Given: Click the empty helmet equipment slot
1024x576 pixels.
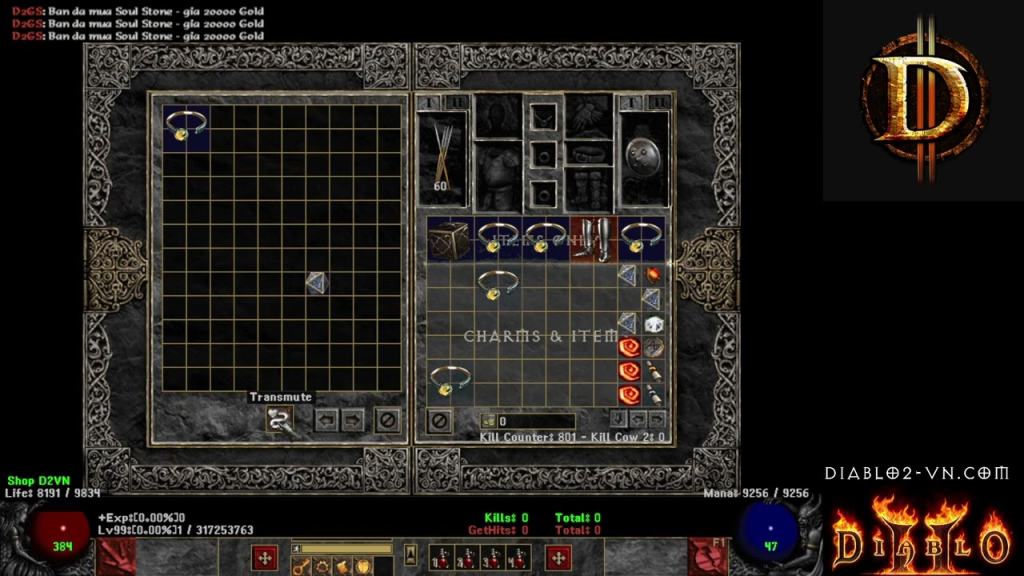Looking at the screenshot, I should pyautogui.click(x=497, y=116).
